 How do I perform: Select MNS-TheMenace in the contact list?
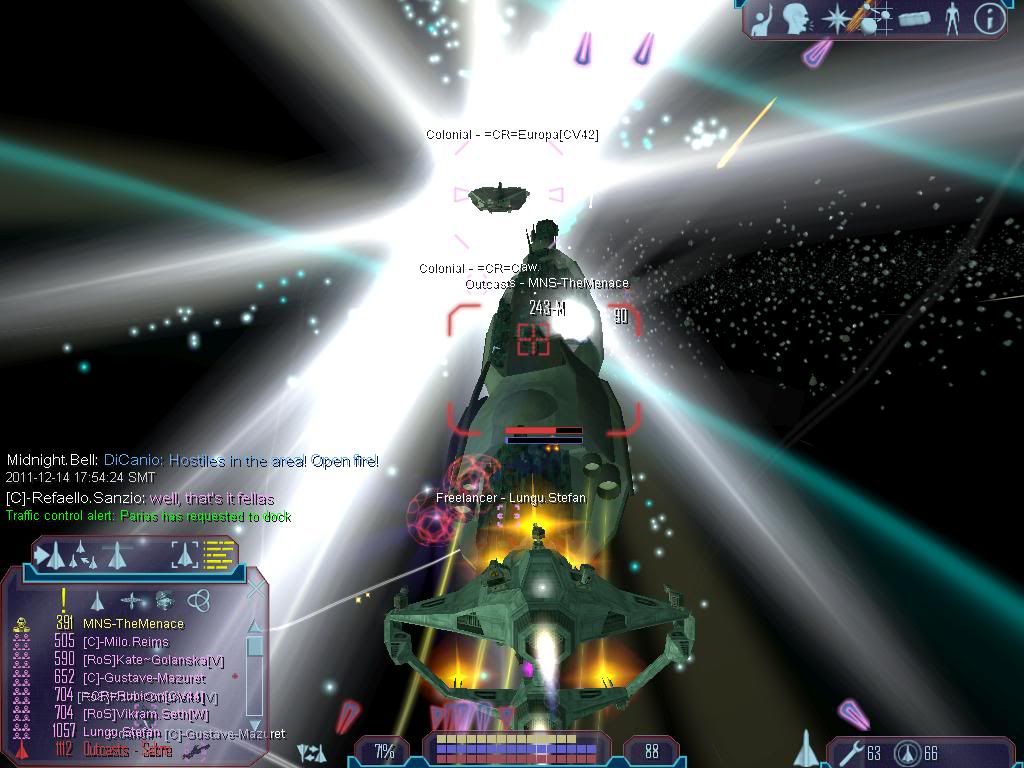133,624
